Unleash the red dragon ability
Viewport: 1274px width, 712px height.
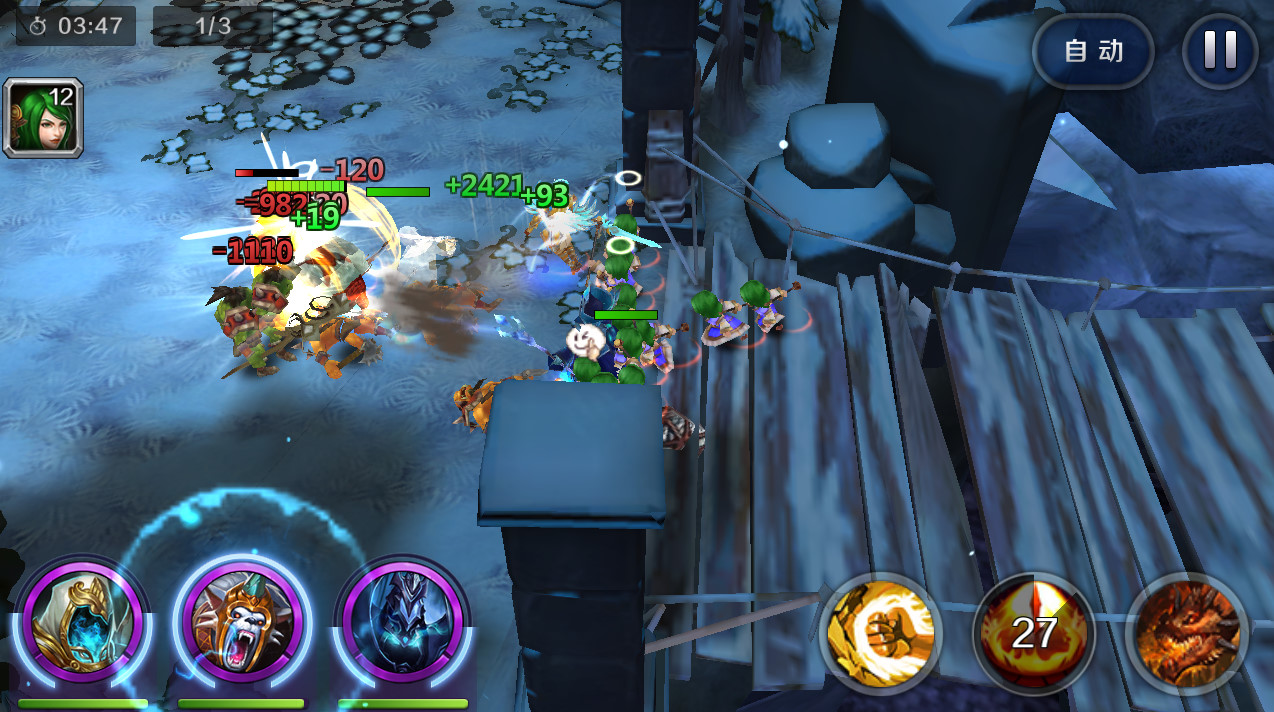tap(1188, 632)
